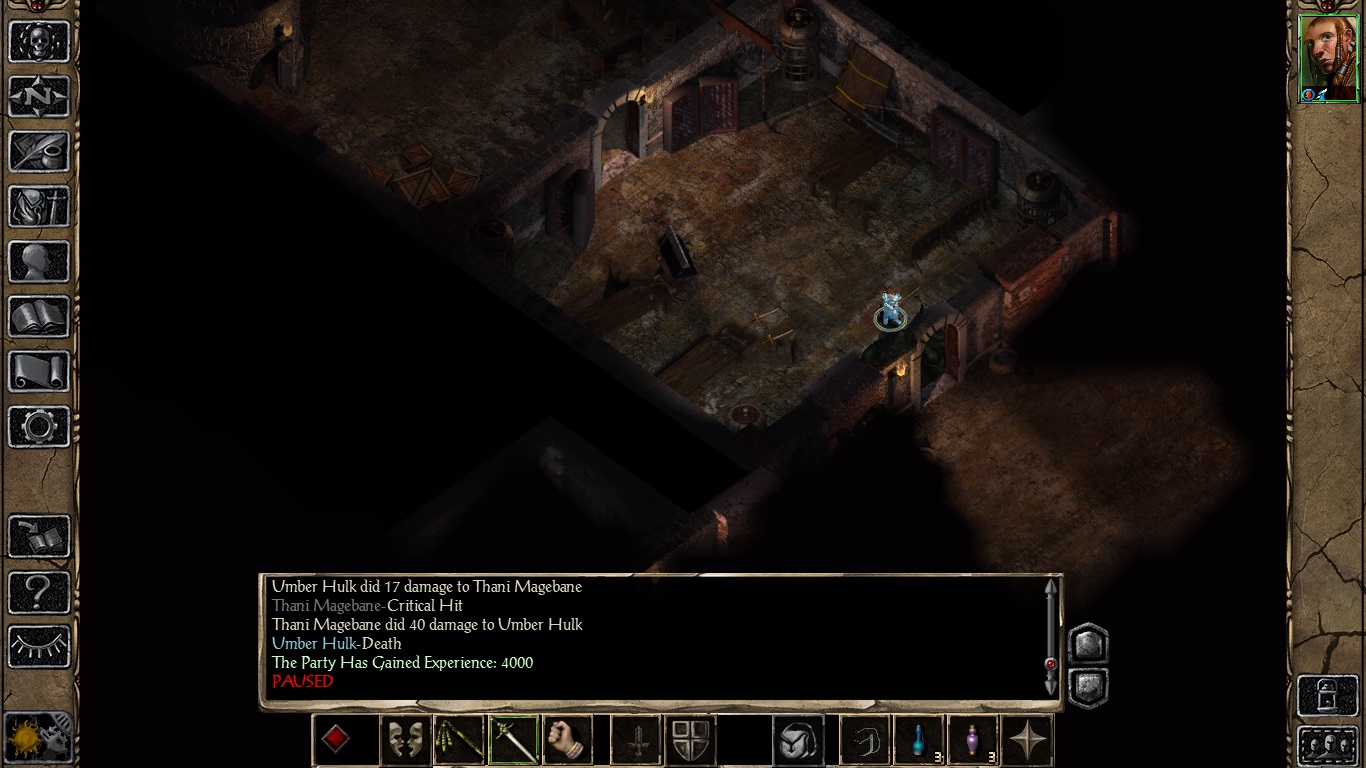Image resolution: width=1366 pixels, height=768 pixels.
Task: Toggle the lantern button on the right sidebar
Action: (x=1328, y=695)
